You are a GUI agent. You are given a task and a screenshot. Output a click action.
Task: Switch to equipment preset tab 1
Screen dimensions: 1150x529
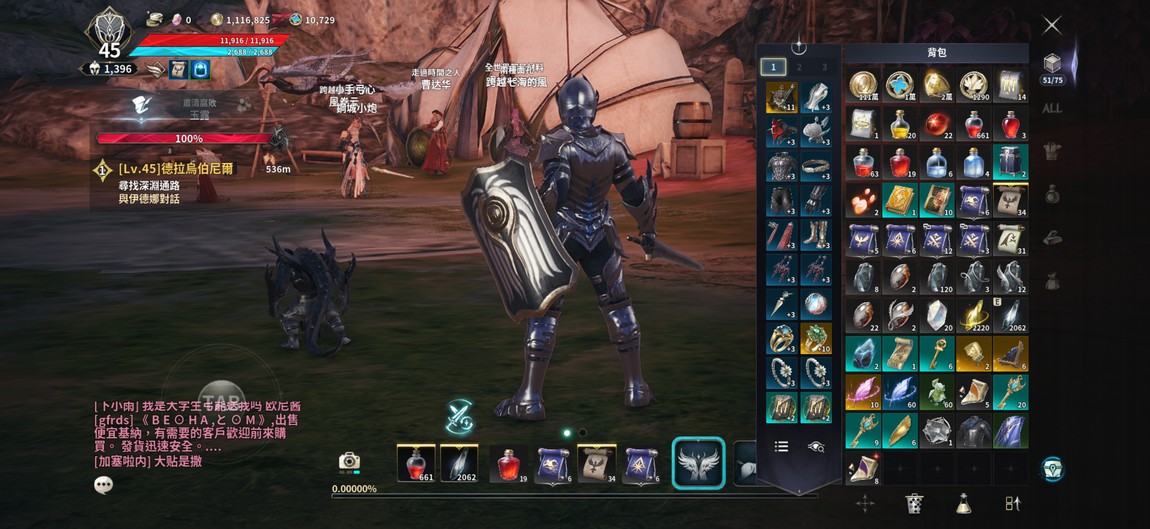point(772,67)
